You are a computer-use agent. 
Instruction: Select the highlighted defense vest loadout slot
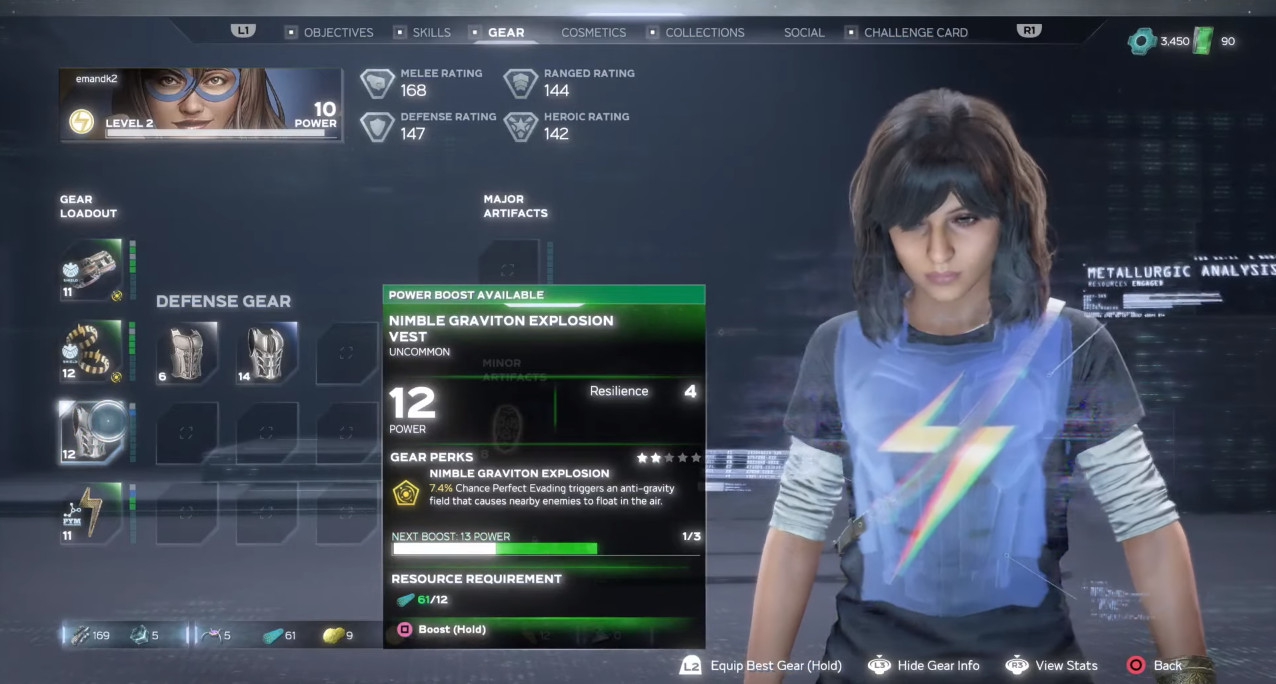coord(91,432)
